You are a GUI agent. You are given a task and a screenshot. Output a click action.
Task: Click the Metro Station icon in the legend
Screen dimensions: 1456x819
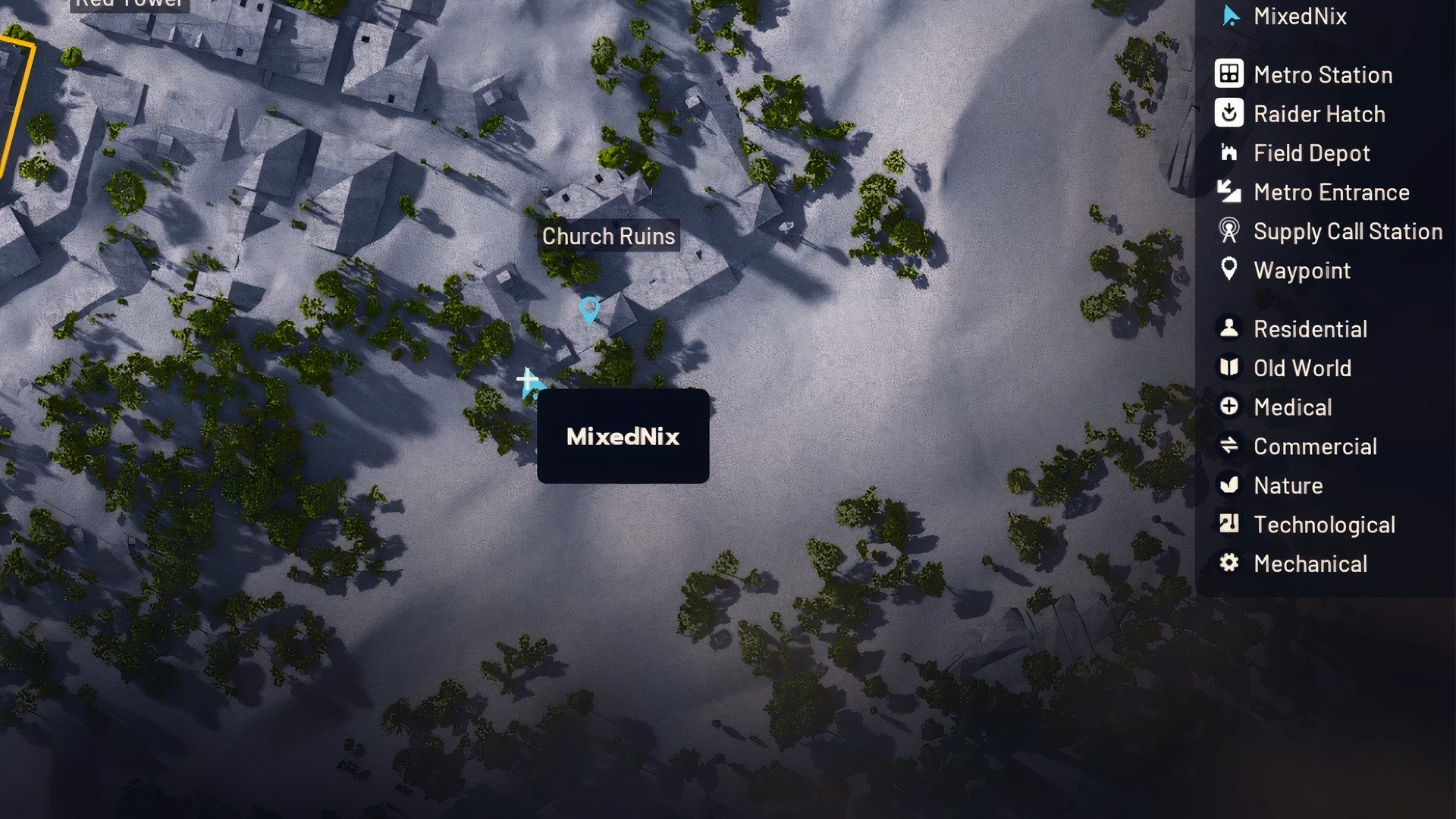pyautogui.click(x=1228, y=74)
